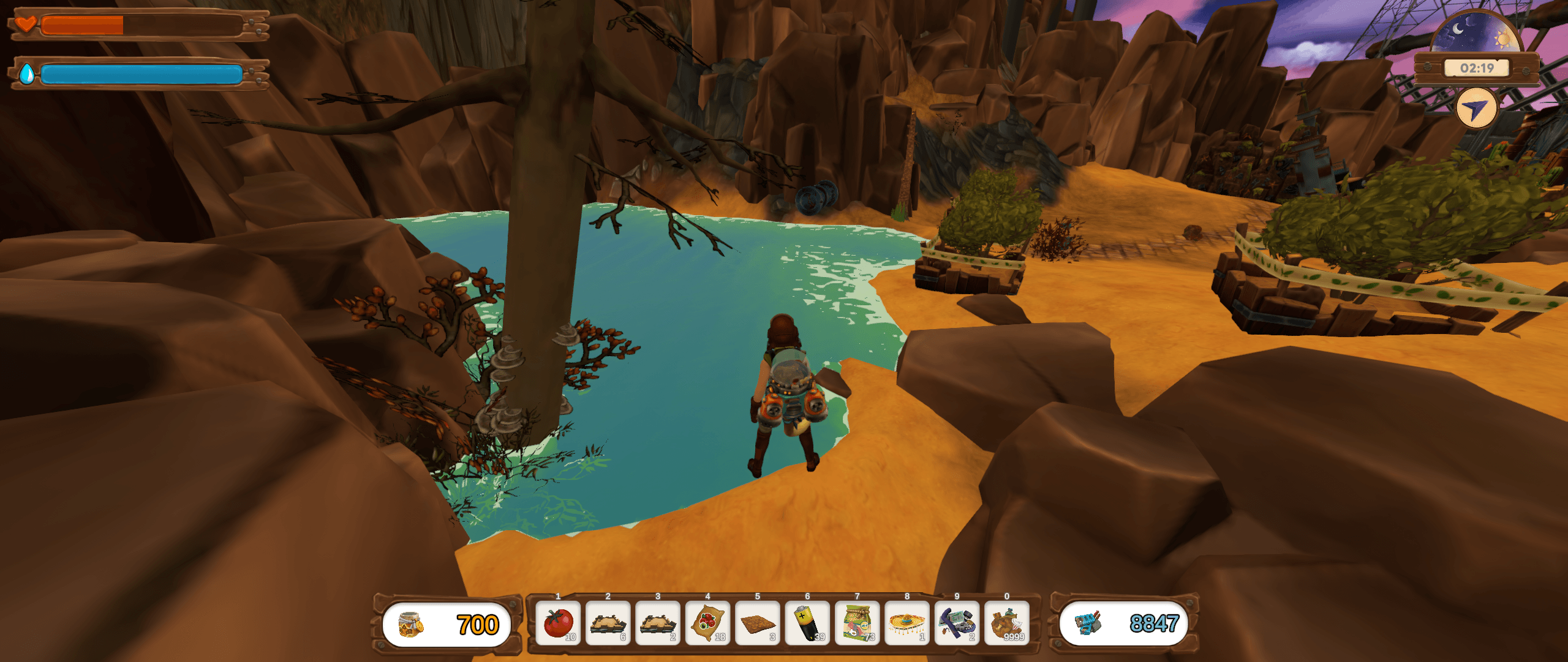Choose the flat brown tile slot

[758, 623]
